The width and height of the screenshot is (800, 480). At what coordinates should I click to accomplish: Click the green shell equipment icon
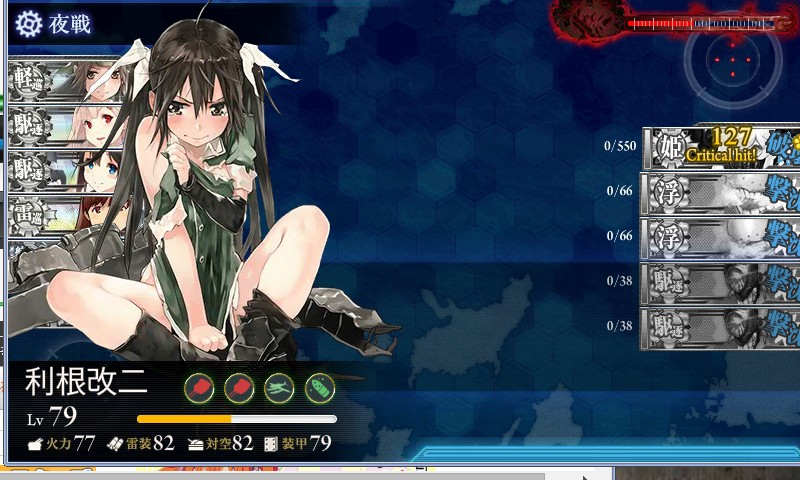[x=319, y=387]
